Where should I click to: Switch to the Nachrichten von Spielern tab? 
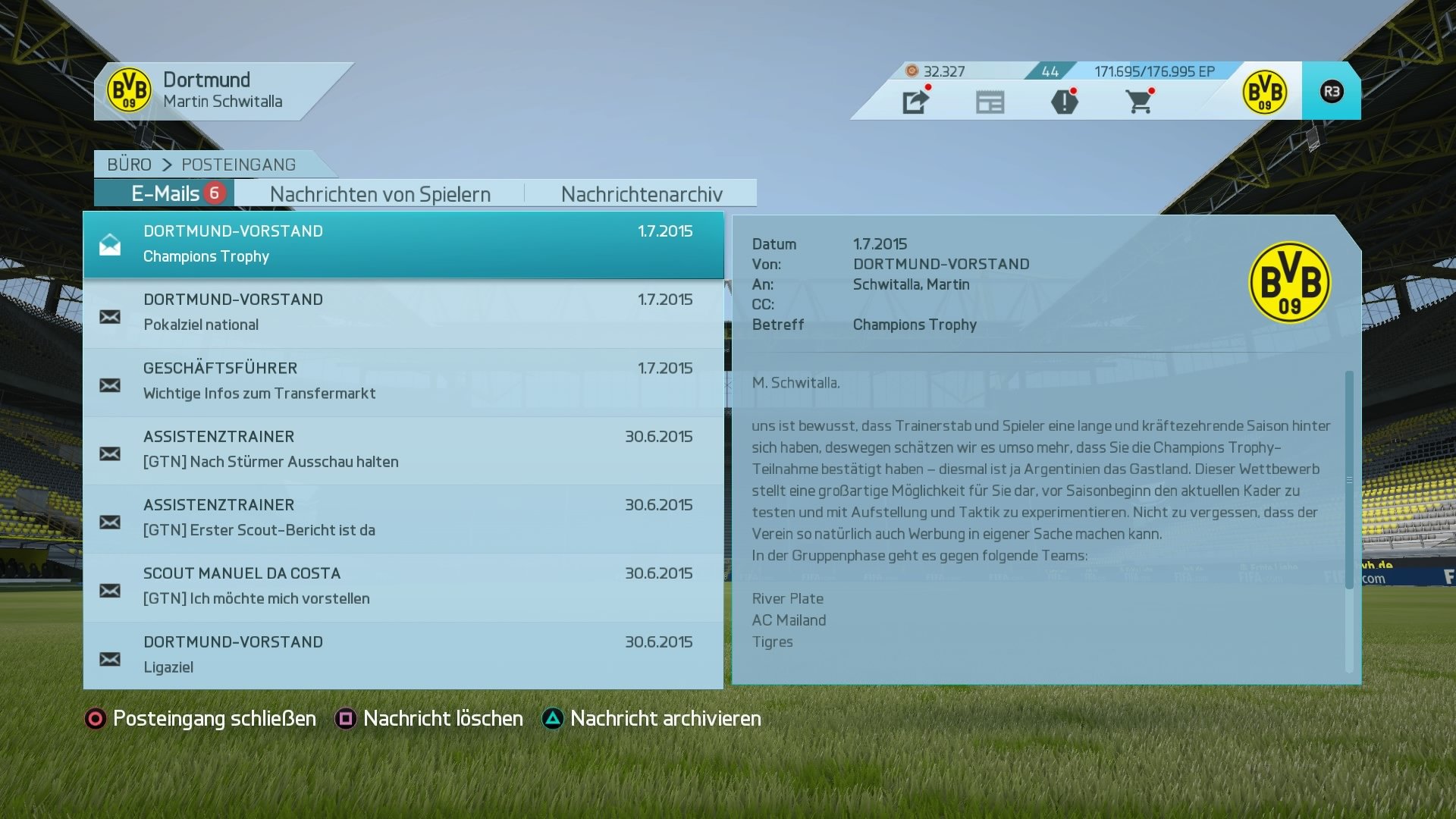point(380,194)
